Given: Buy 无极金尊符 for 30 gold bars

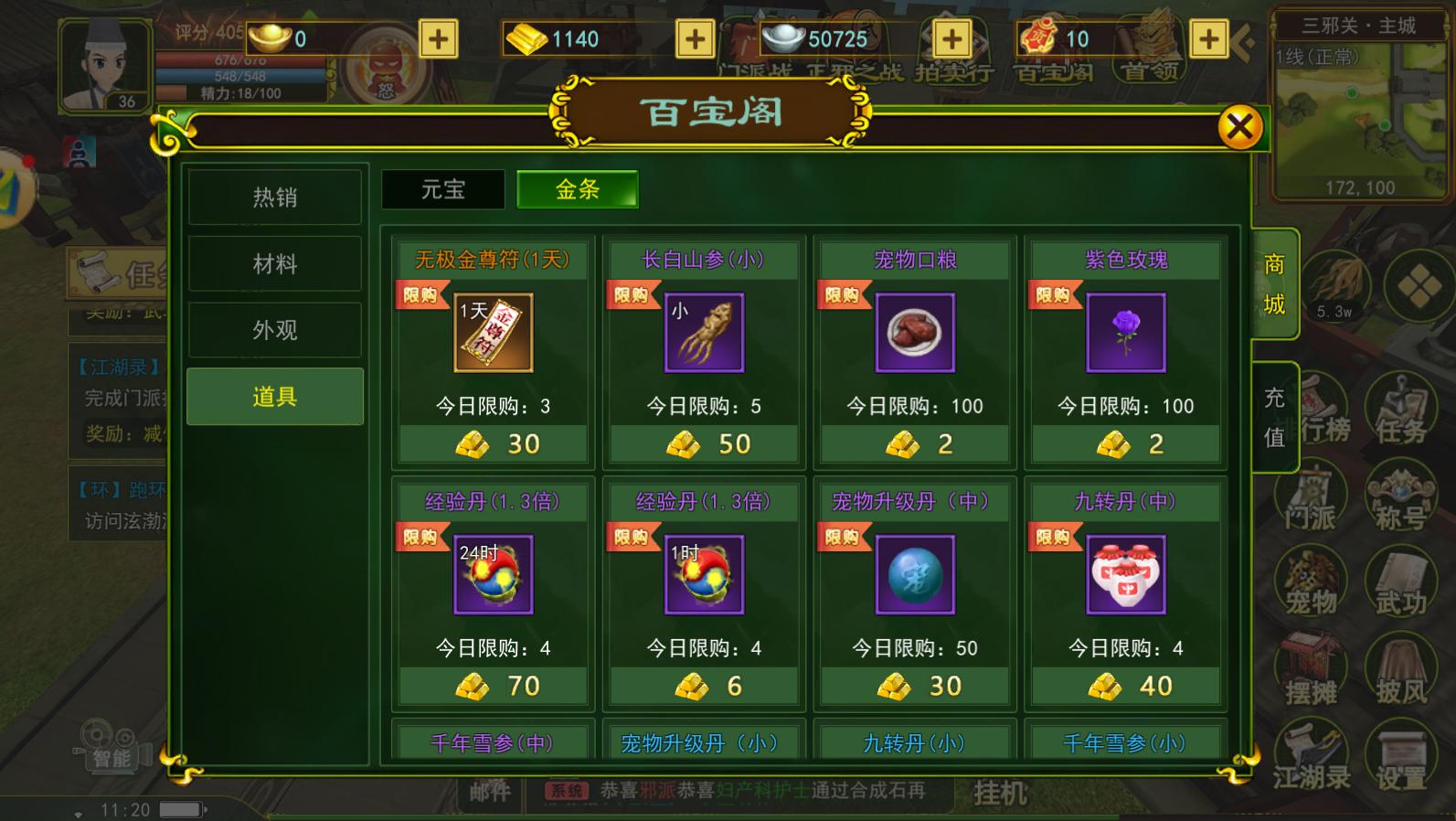Looking at the screenshot, I should pyautogui.click(x=492, y=444).
